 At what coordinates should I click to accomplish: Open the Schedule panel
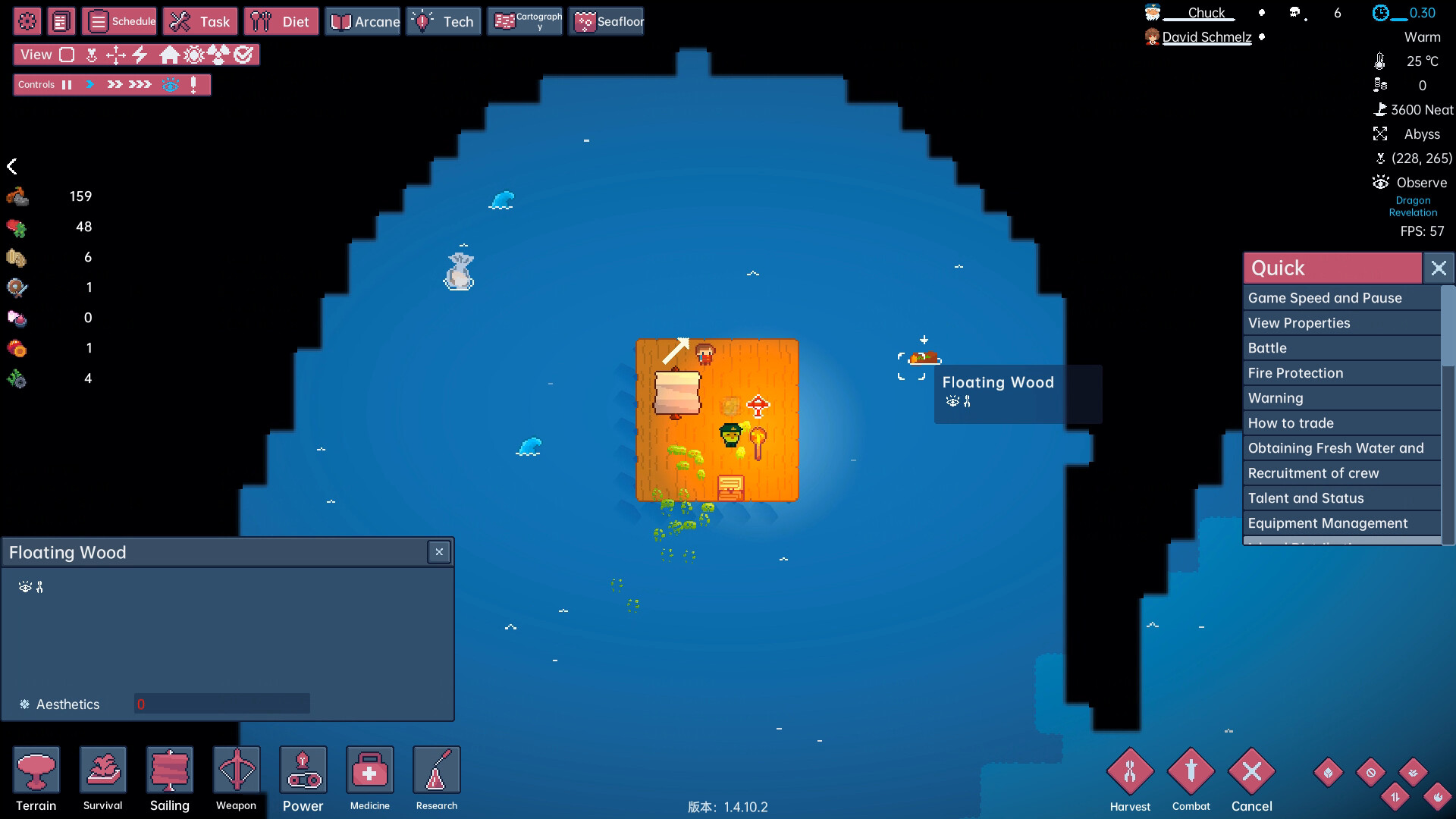[119, 21]
